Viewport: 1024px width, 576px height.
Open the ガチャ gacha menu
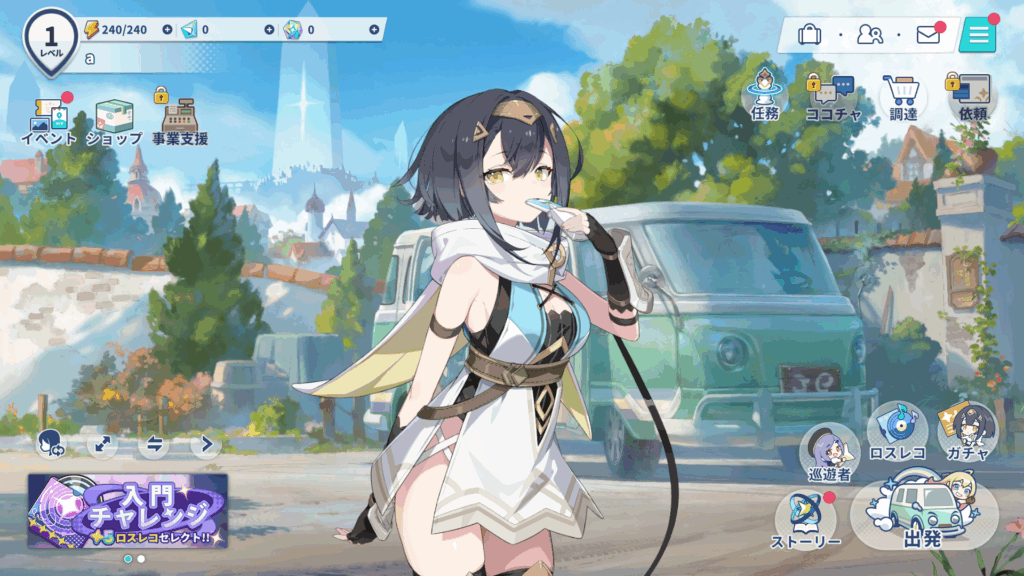[x=967, y=432]
